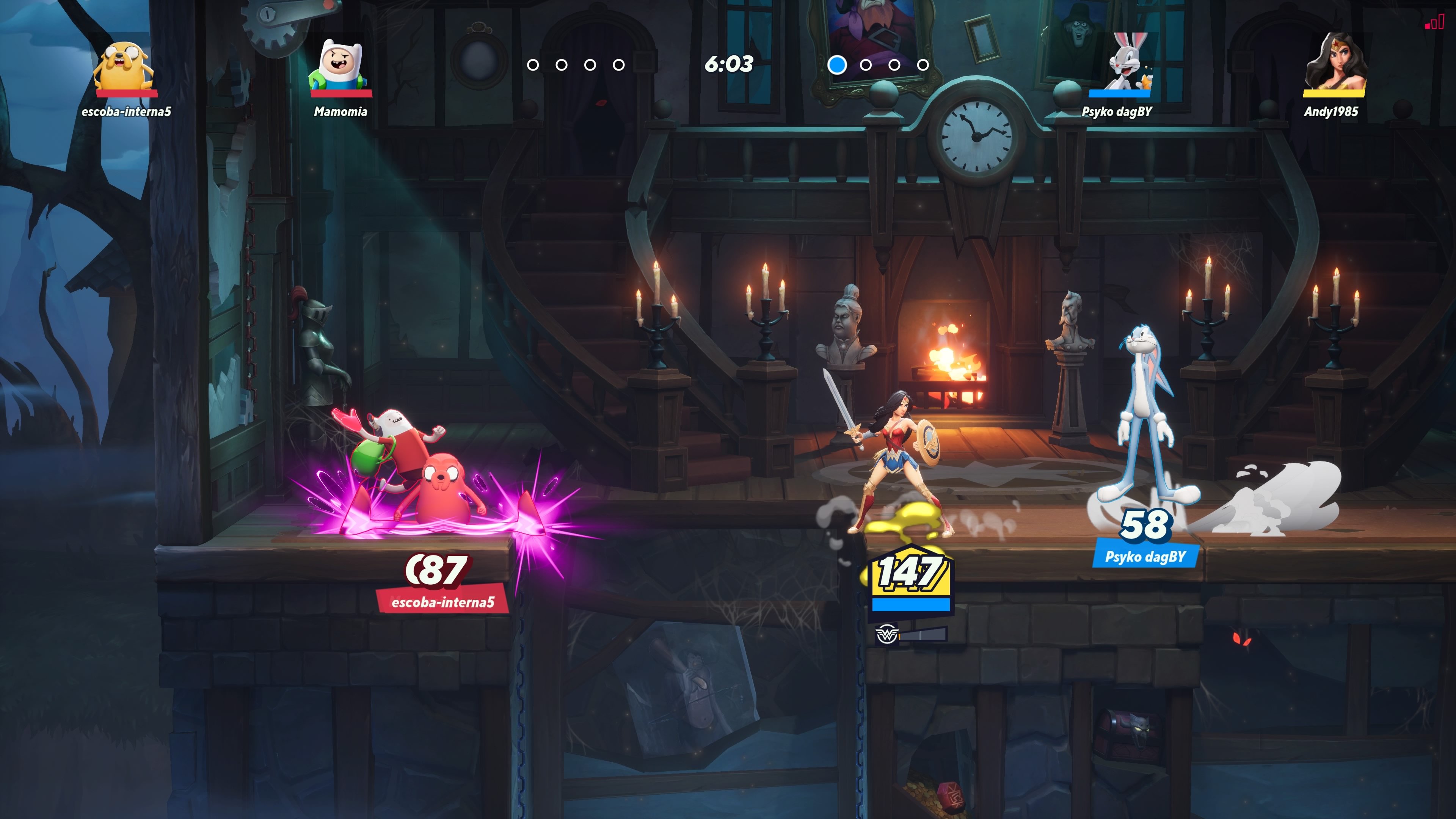
Task: Select Jake portrait for escoba-interna5
Action: click(124, 67)
